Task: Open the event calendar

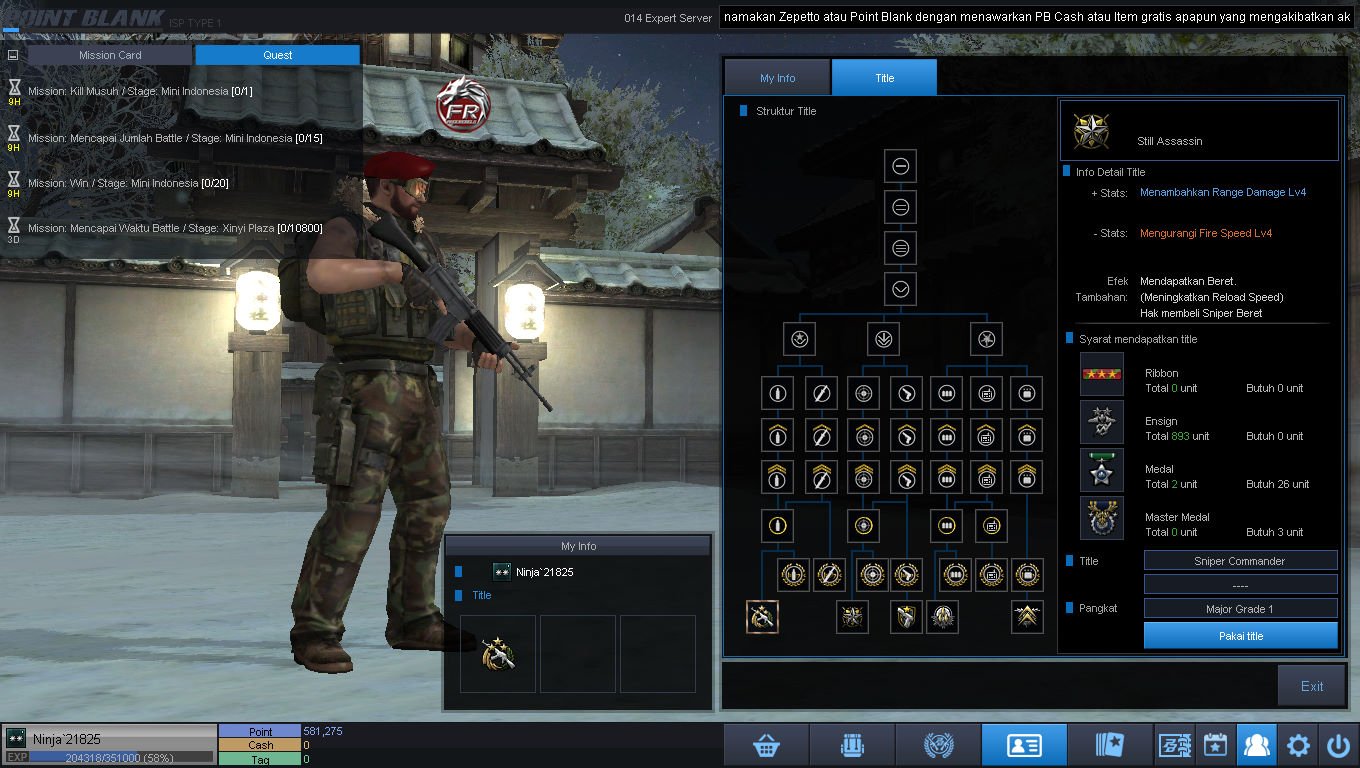Action: (x=1215, y=745)
